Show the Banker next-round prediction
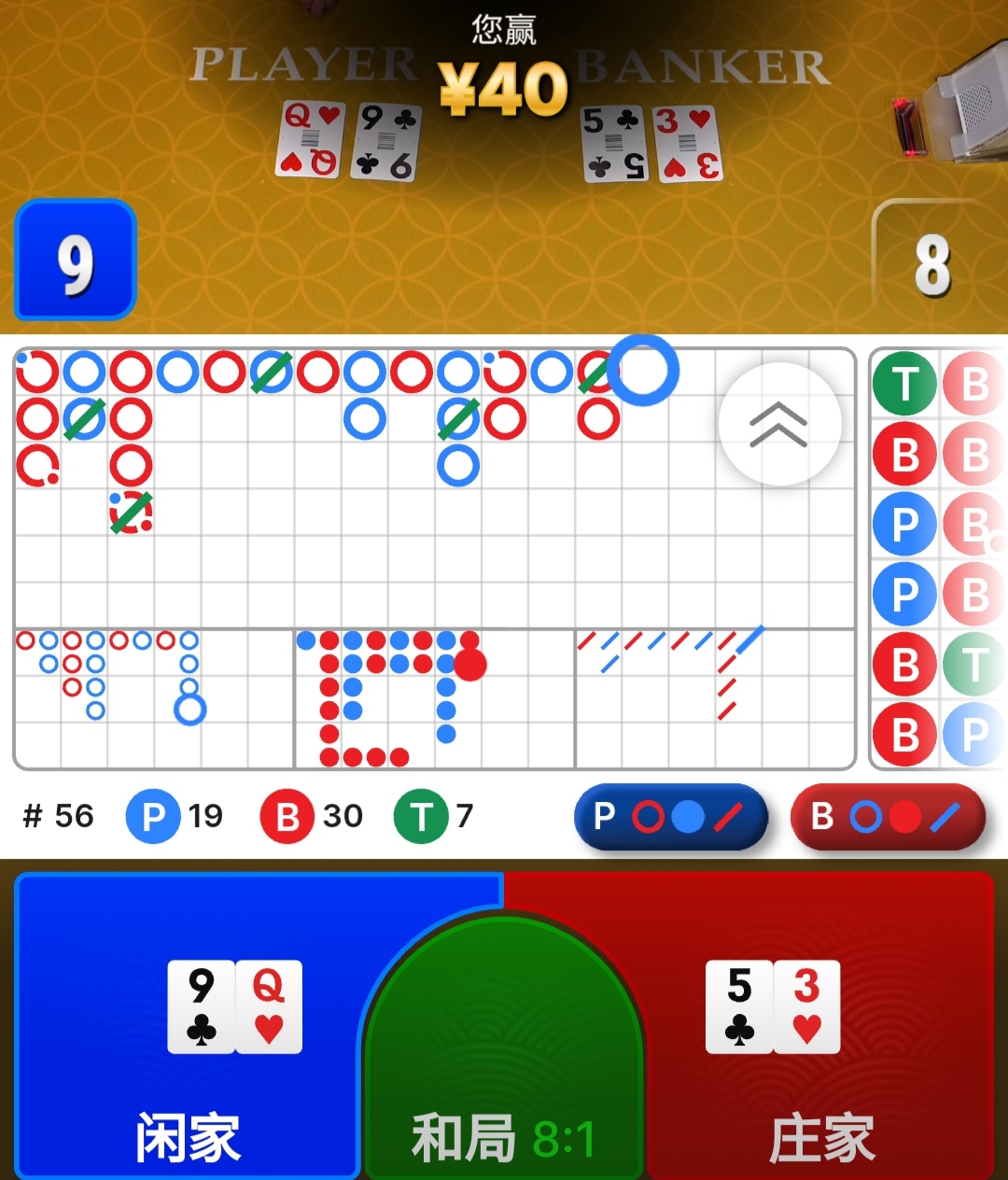Screen dimensions: 1008x1180 [x=888, y=817]
